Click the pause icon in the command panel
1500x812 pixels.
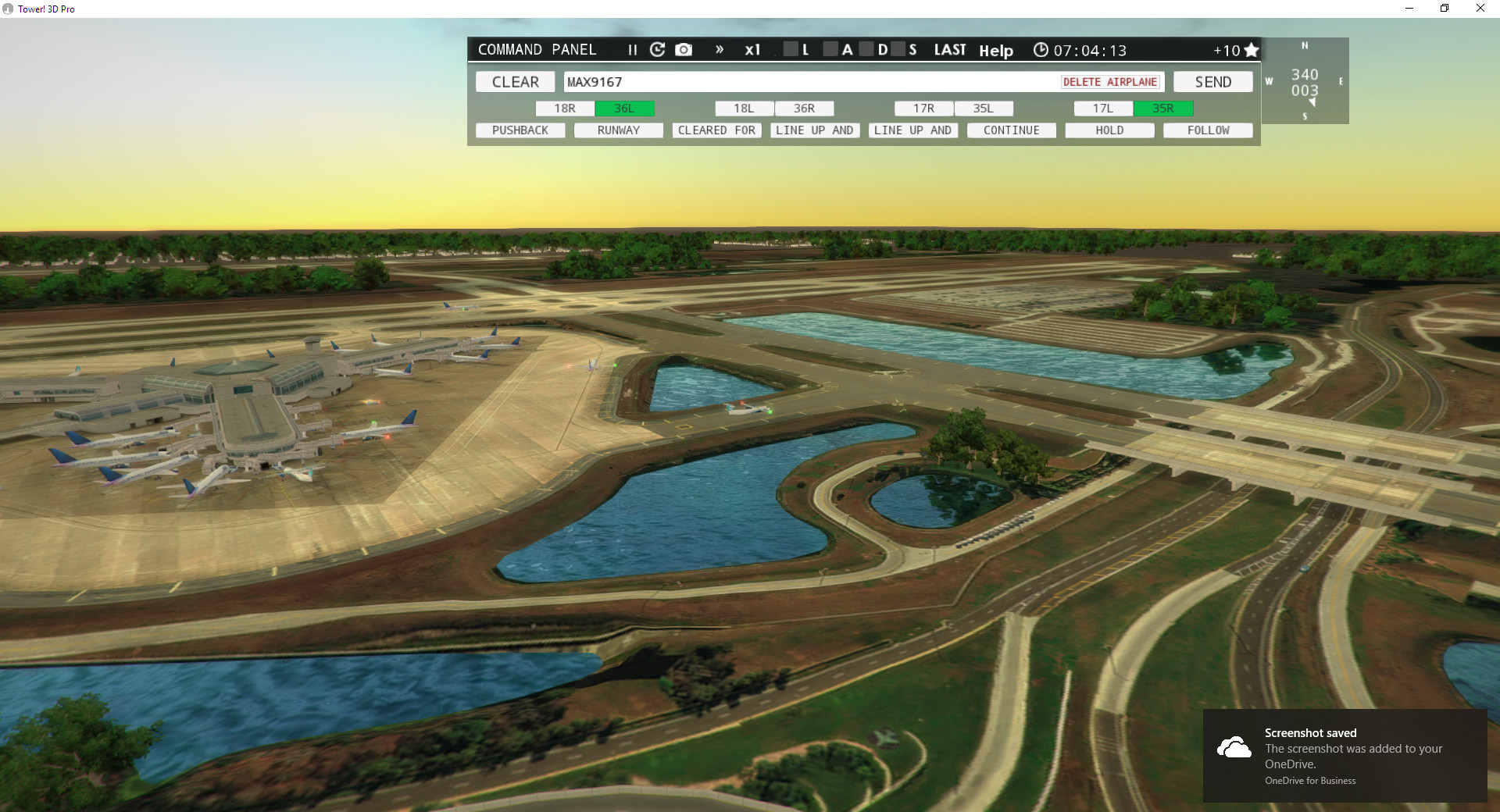tap(631, 49)
